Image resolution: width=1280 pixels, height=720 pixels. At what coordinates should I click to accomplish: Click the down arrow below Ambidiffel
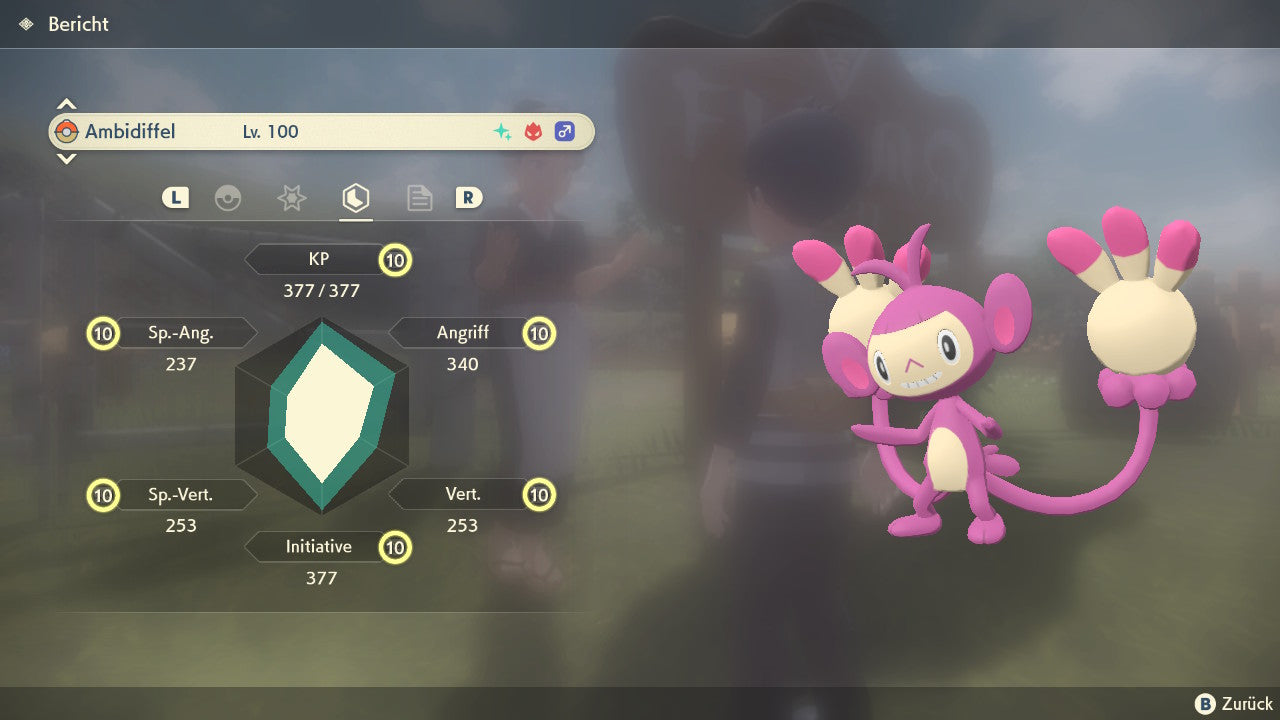[x=66, y=158]
